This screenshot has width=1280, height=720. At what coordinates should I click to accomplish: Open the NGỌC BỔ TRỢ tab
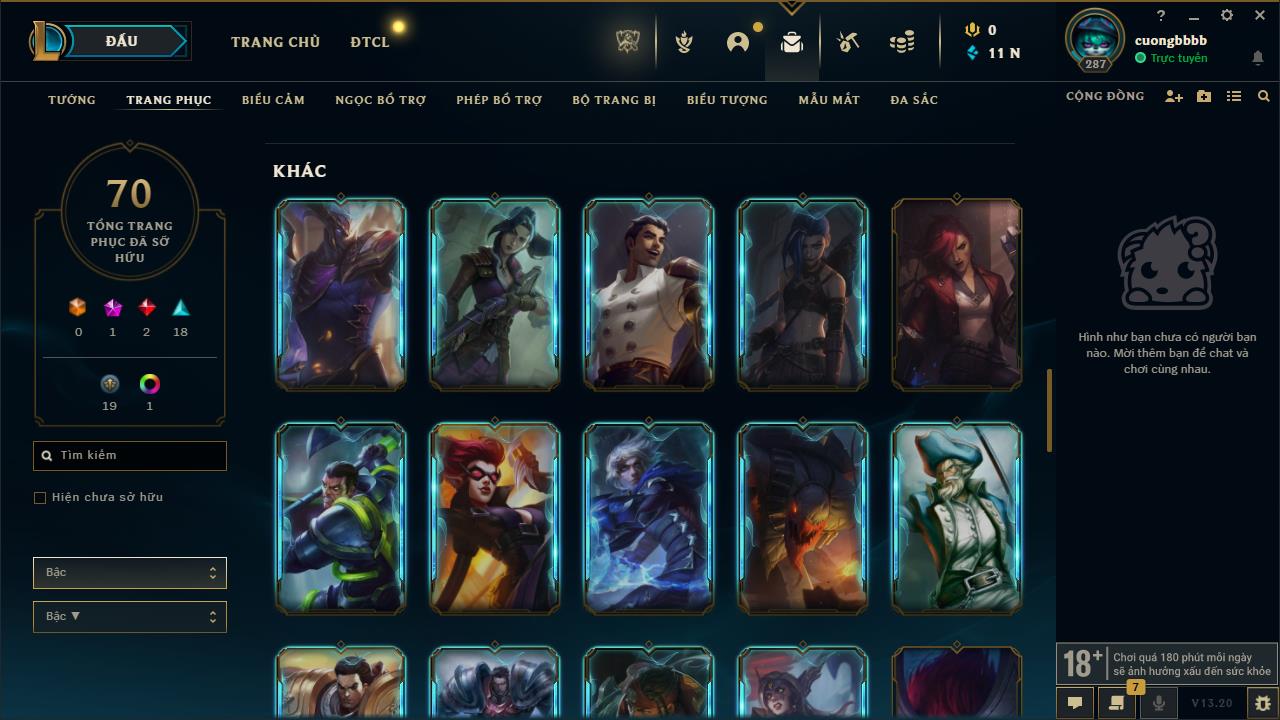380,100
